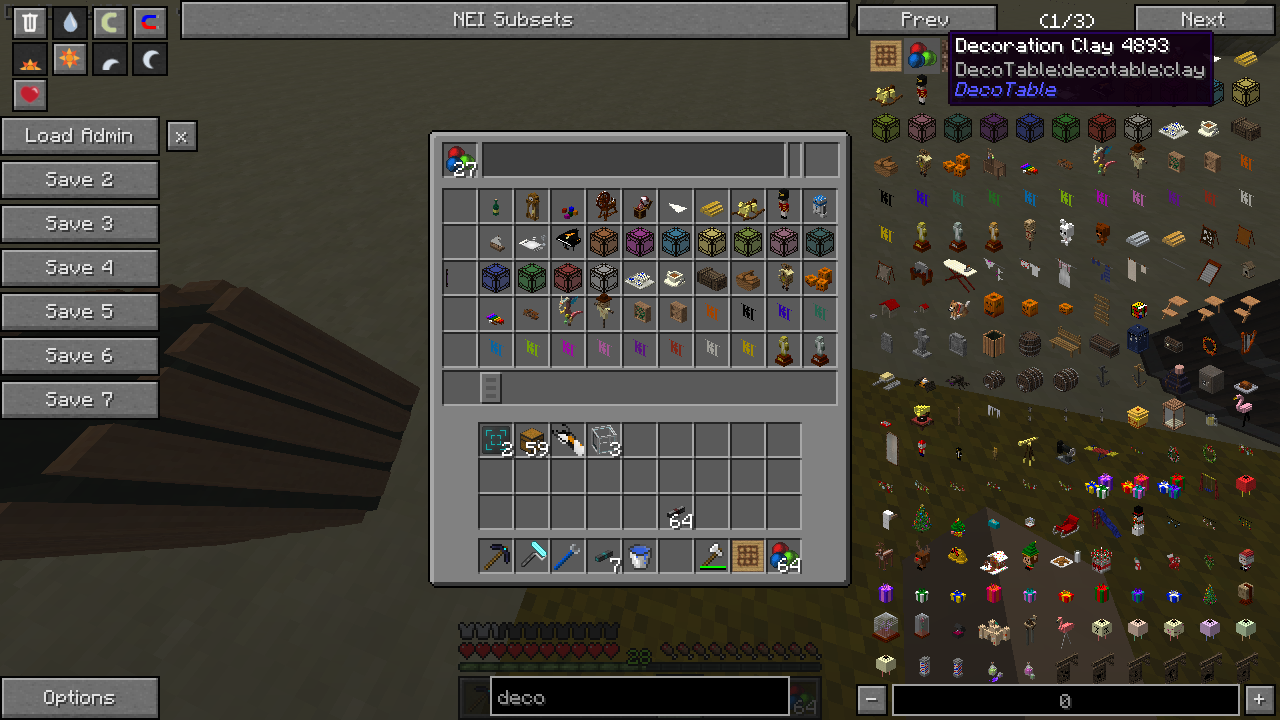
Task: Toggle rain with the water drop icon
Action: coord(70,23)
